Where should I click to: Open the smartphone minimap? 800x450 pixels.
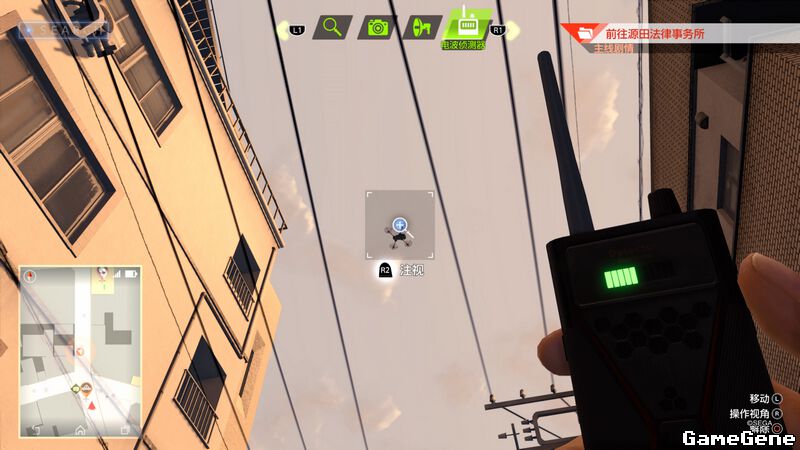(x=80, y=350)
